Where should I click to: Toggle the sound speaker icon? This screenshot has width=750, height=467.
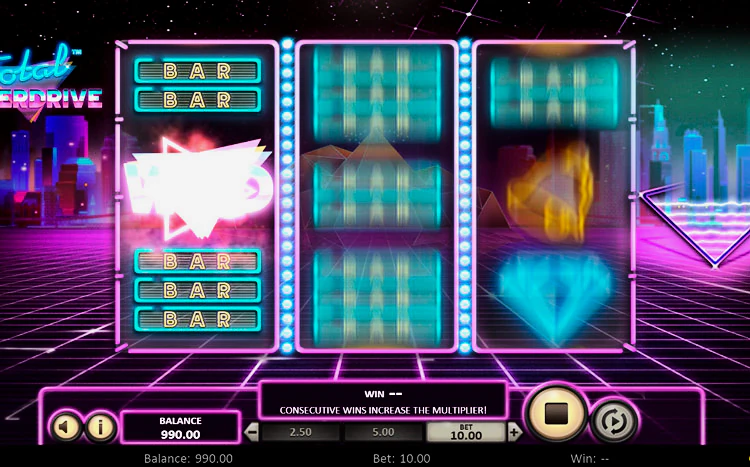pyautogui.click(x=65, y=427)
